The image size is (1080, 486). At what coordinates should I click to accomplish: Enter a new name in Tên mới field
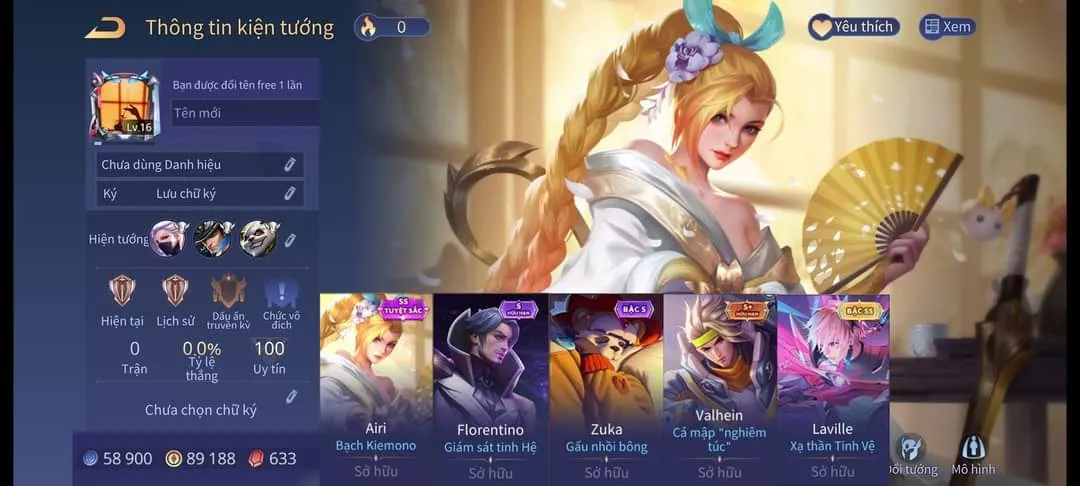coord(245,113)
